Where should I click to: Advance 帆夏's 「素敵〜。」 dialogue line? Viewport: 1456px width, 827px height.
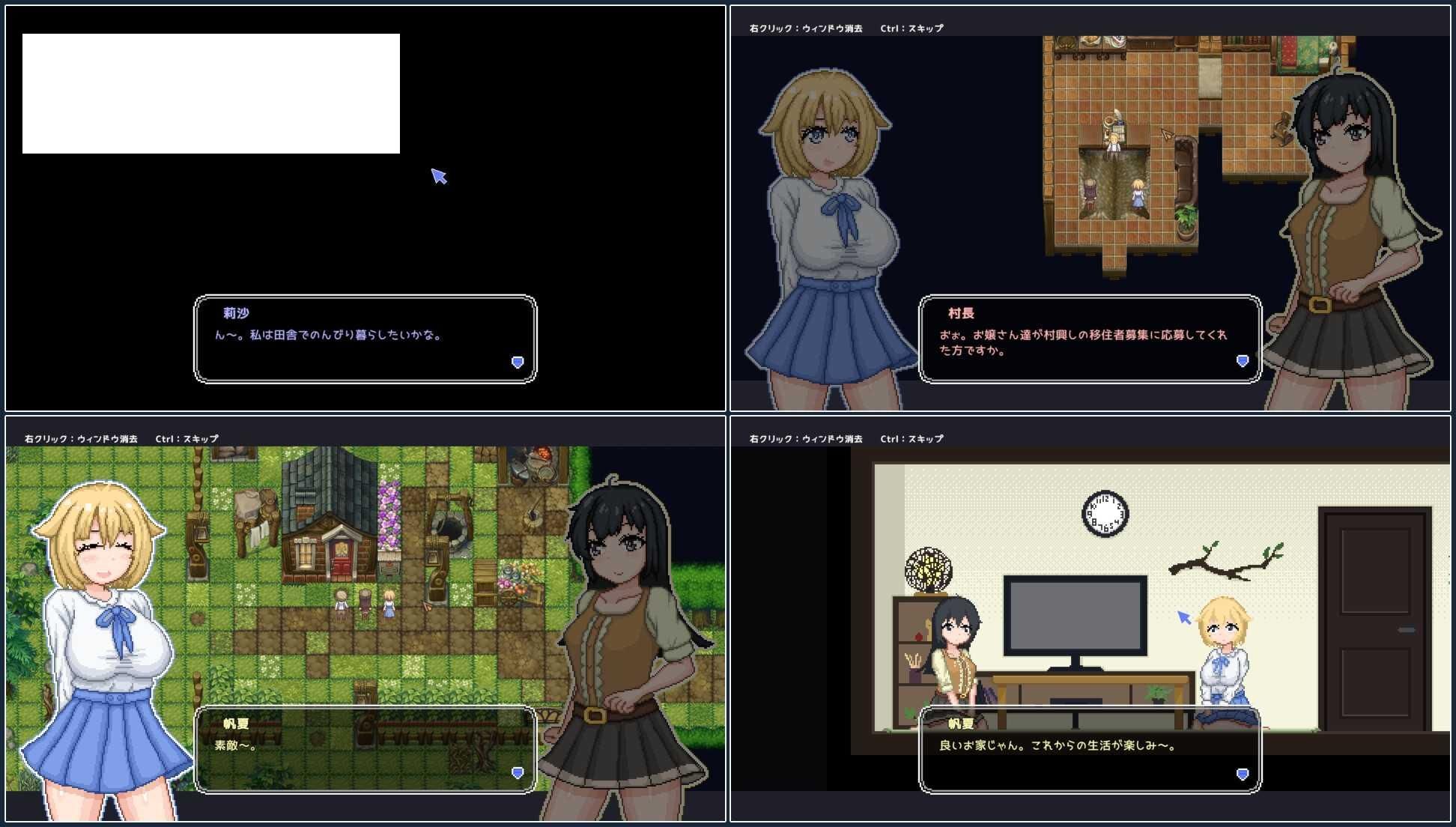coord(365,749)
